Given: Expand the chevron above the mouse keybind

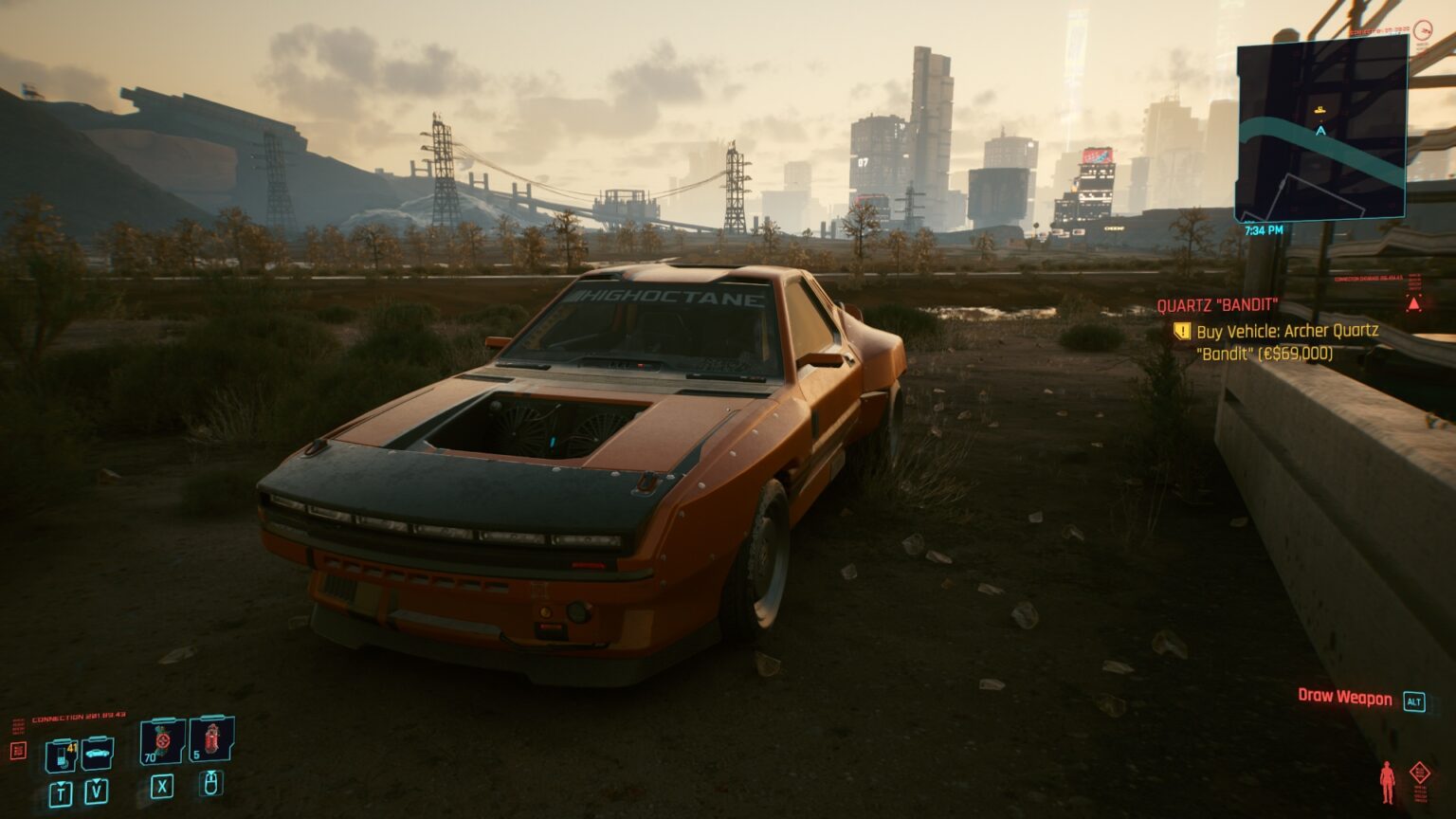Looking at the screenshot, I should coord(211,773).
